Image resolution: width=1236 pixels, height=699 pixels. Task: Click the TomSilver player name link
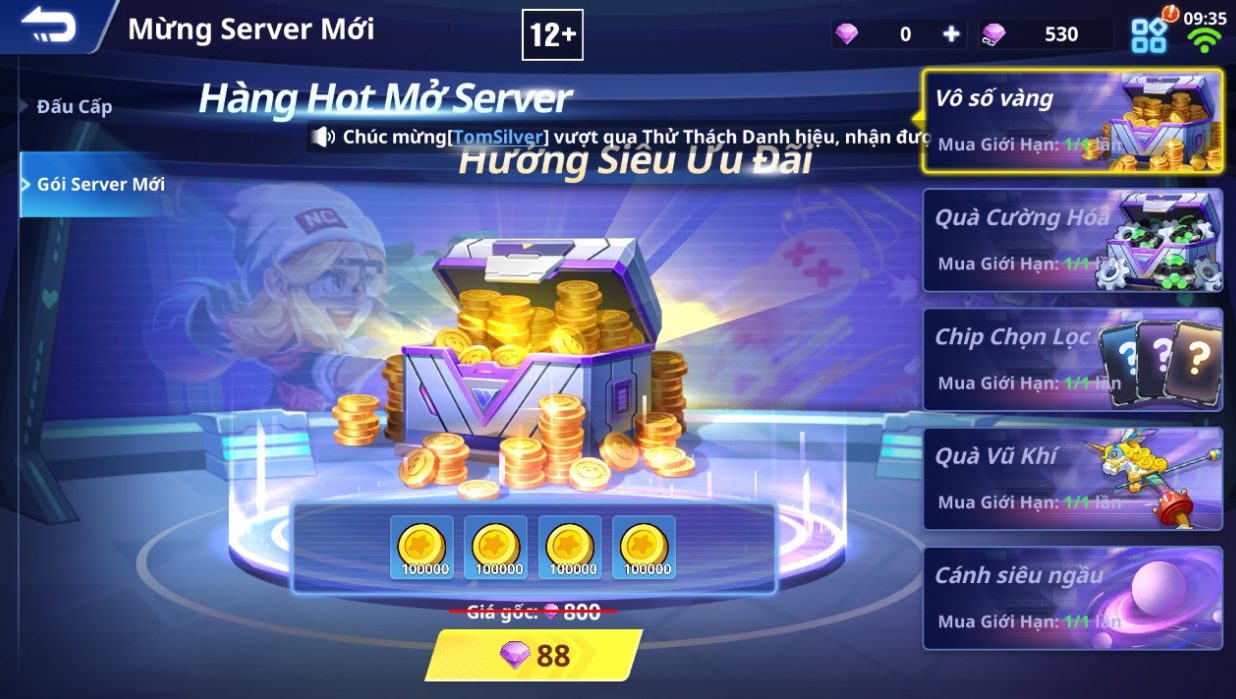click(499, 137)
